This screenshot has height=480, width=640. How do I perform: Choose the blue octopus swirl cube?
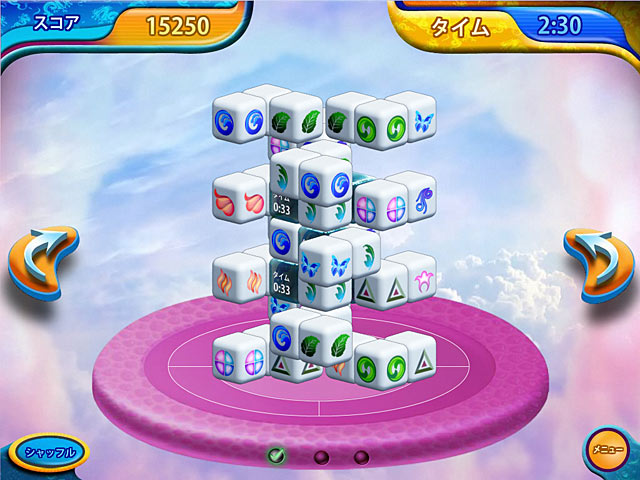click(x=423, y=198)
